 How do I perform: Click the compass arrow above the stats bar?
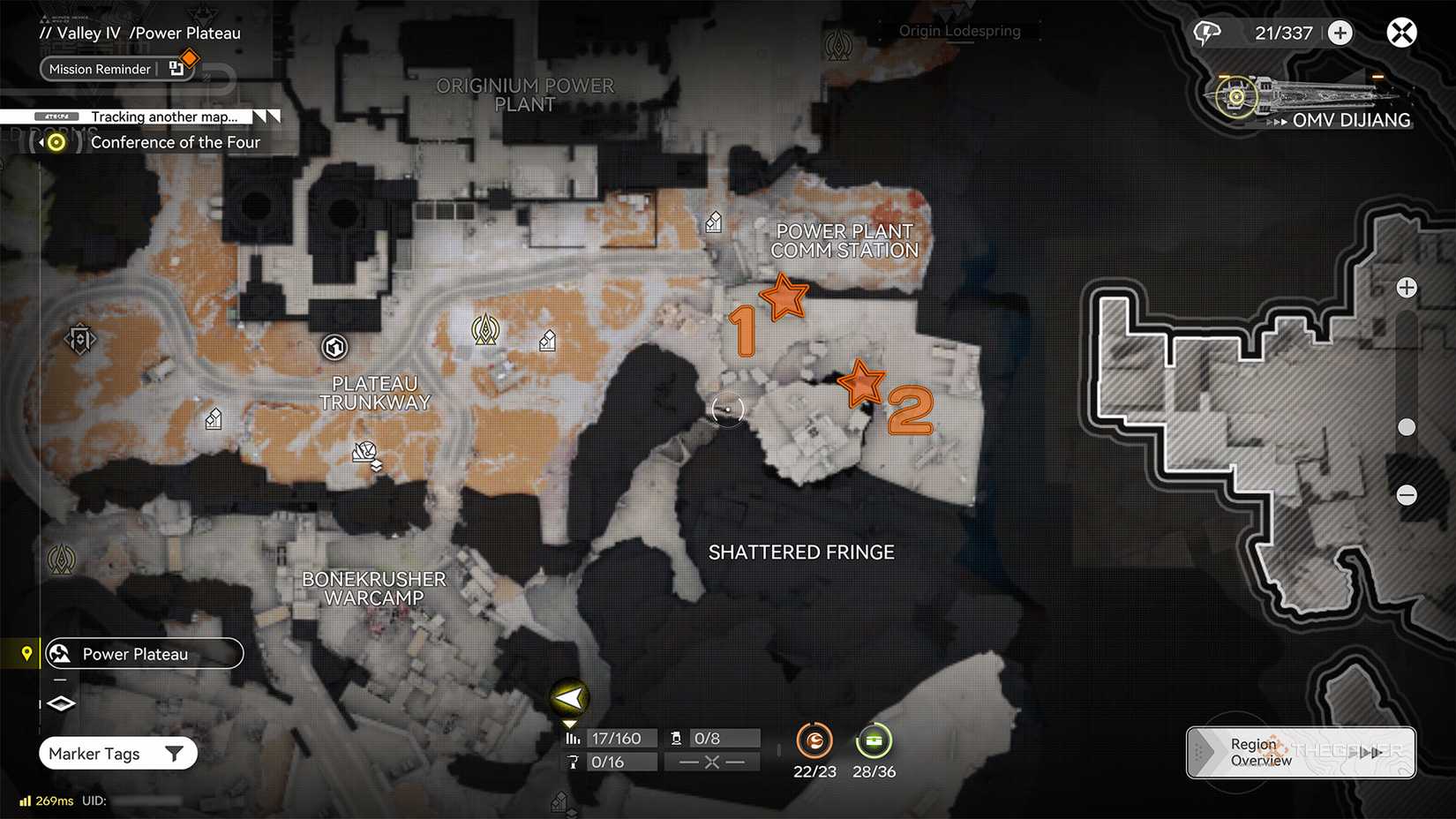(569, 697)
